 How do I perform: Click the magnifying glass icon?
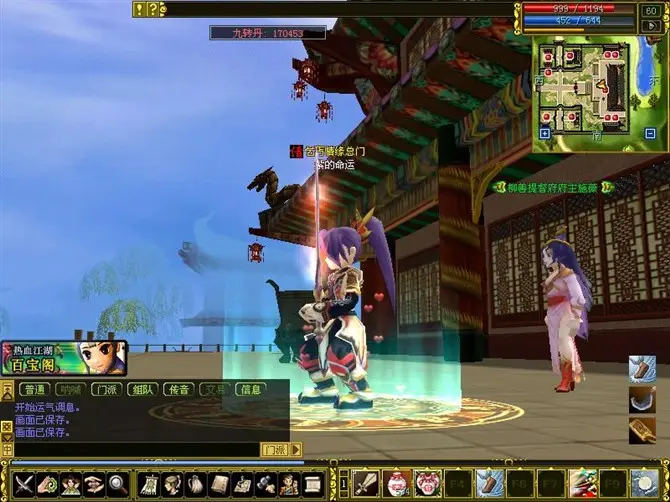117,484
